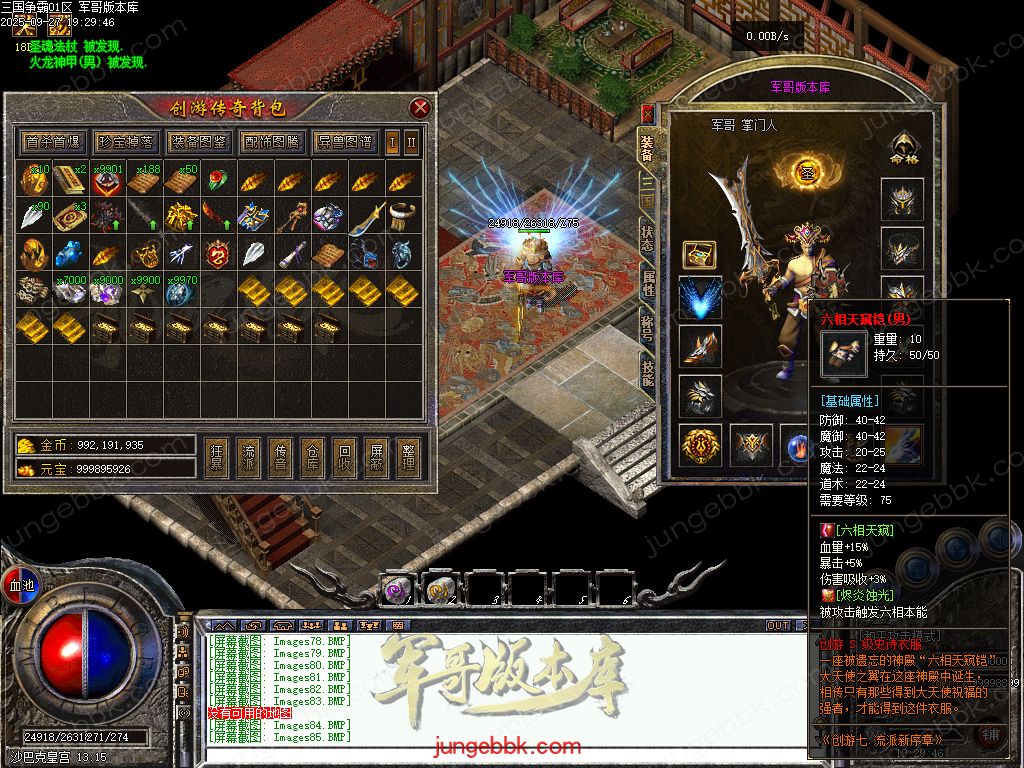The height and width of the screenshot is (768, 1024).
Task: Select the blue wings equipment slot
Action: click(x=700, y=298)
